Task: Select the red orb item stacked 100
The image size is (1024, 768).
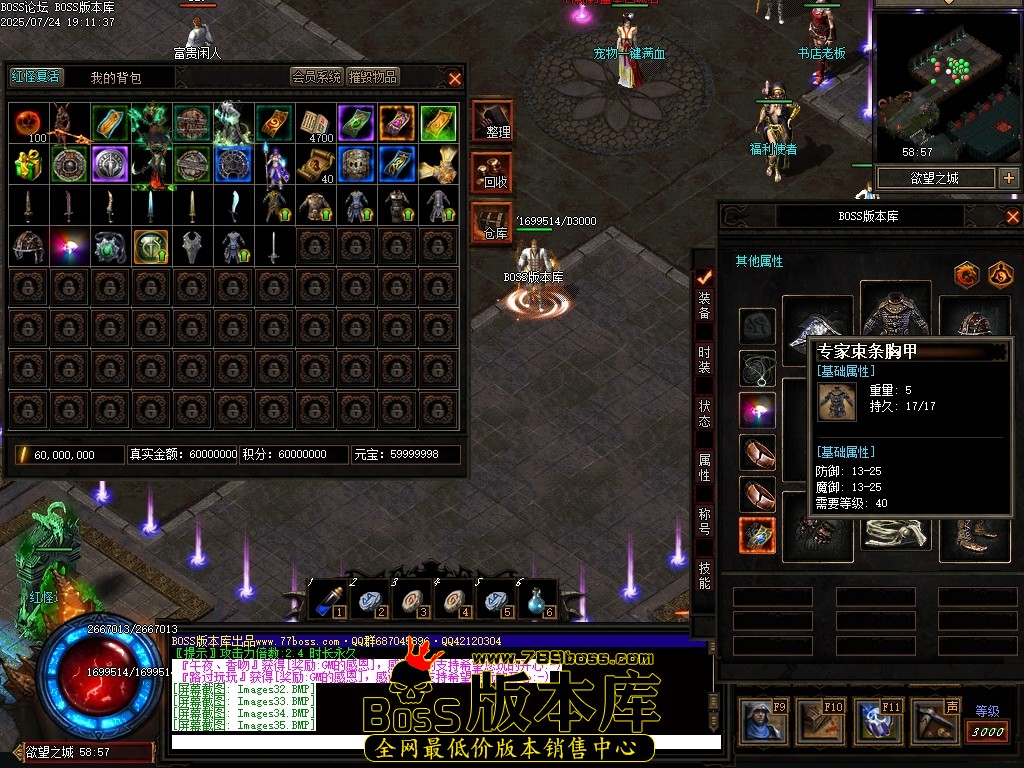Action: [x=29, y=123]
